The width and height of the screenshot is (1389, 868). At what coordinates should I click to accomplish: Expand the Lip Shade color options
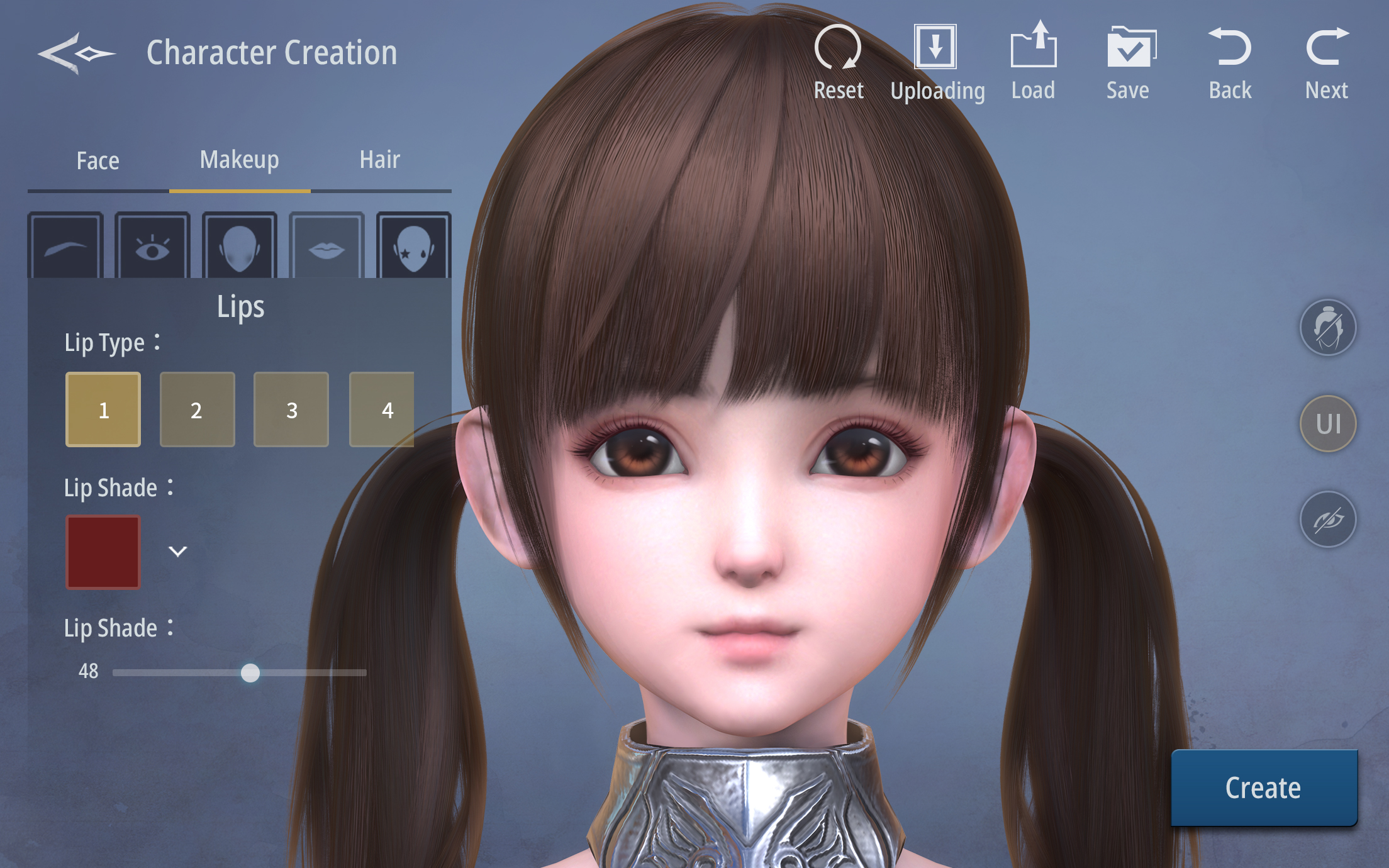pos(179,552)
